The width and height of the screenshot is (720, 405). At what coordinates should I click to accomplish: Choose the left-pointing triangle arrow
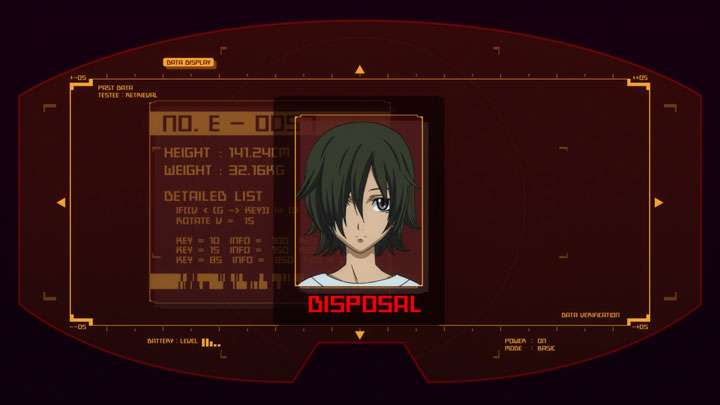pos(61,203)
